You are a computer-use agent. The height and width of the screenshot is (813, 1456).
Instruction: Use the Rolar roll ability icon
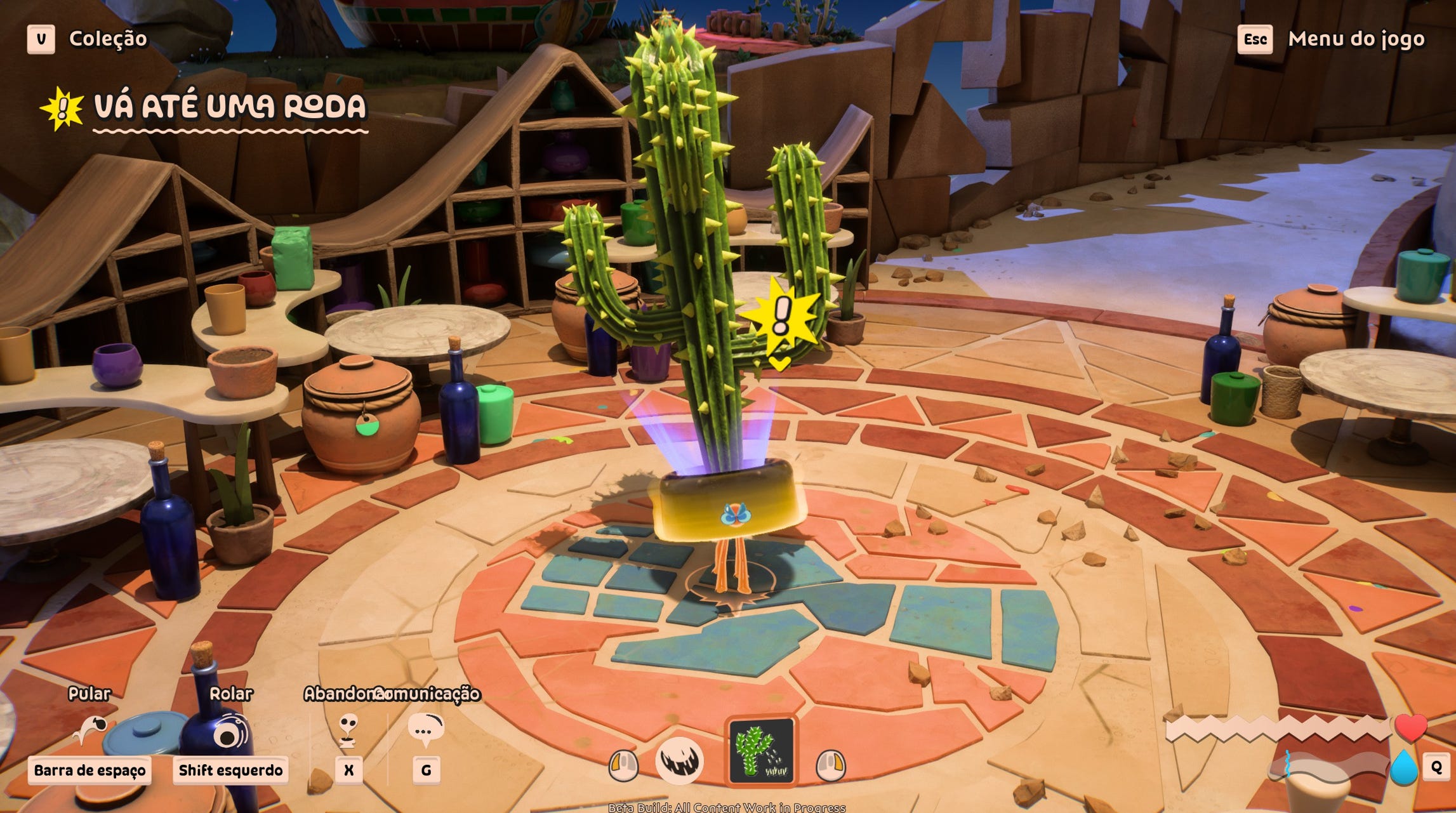tap(230, 732)
